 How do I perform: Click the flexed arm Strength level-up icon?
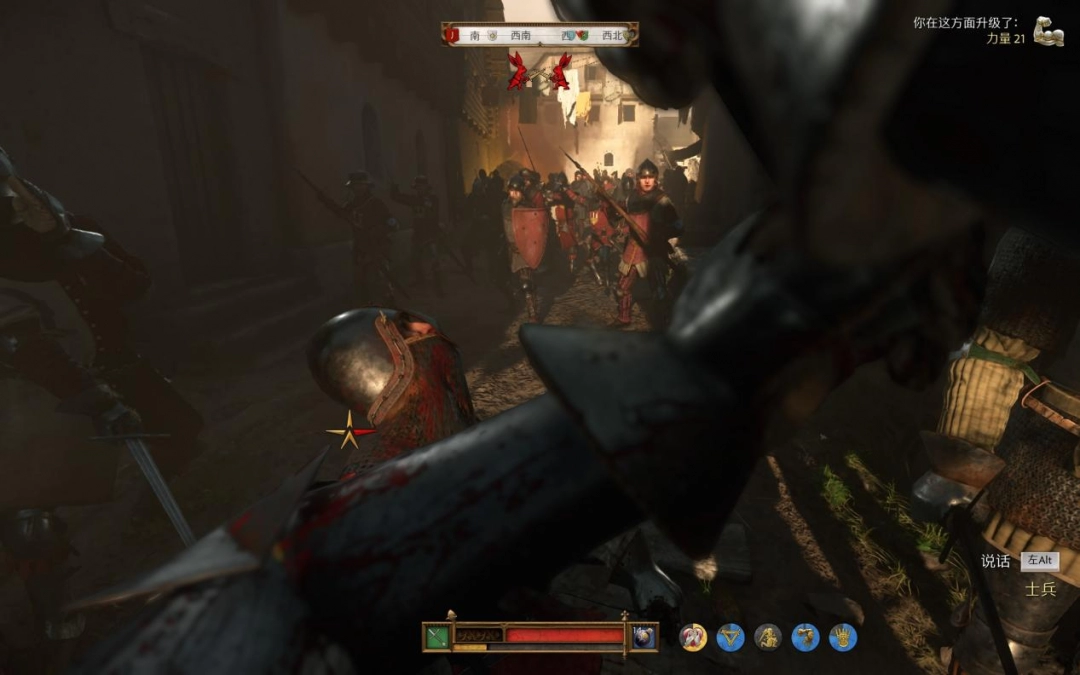click(x=1048, y=30)
